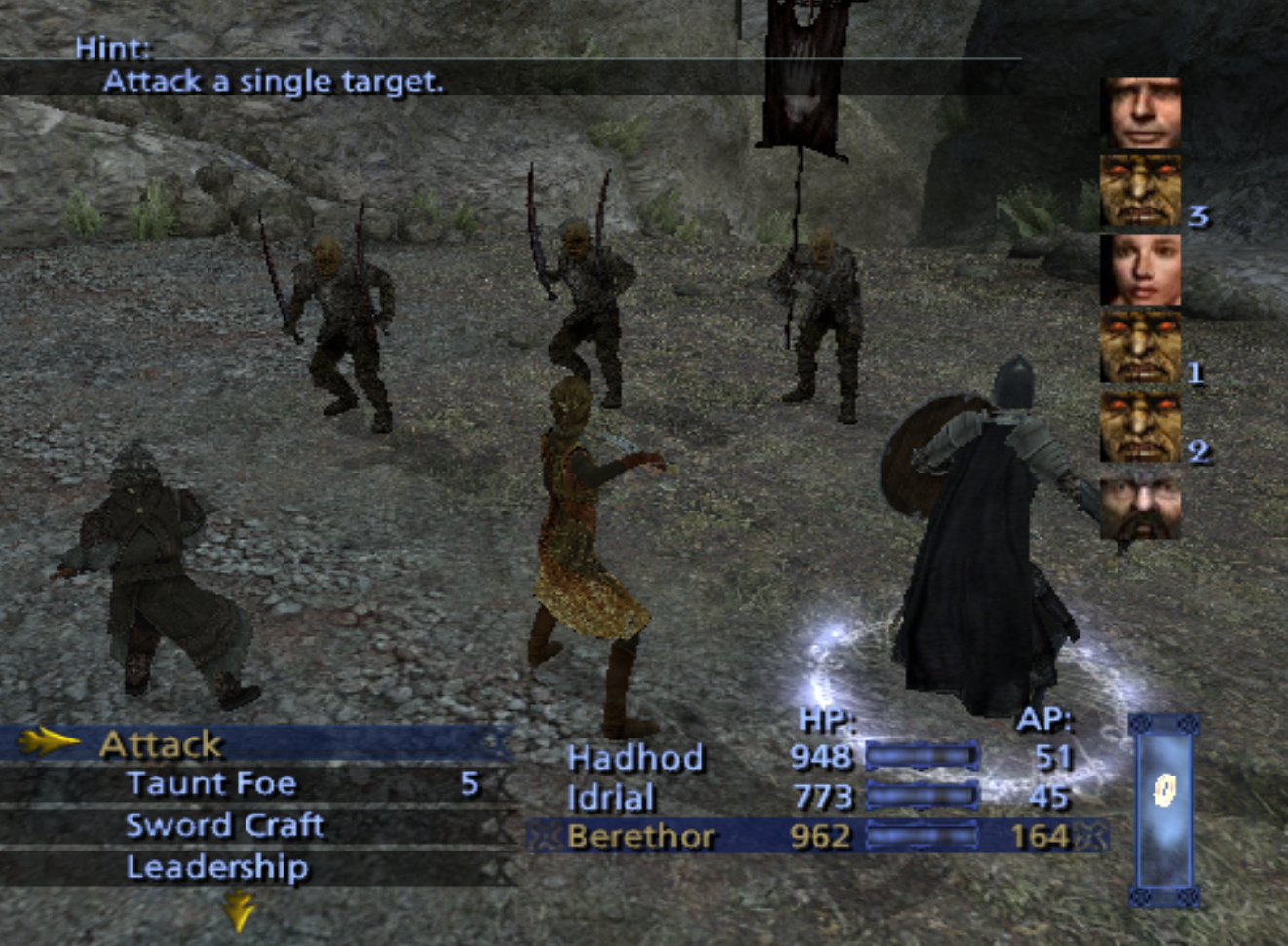
Task: Choose Taunt Foe from the battle menu
Action: [x=211, y=784]
